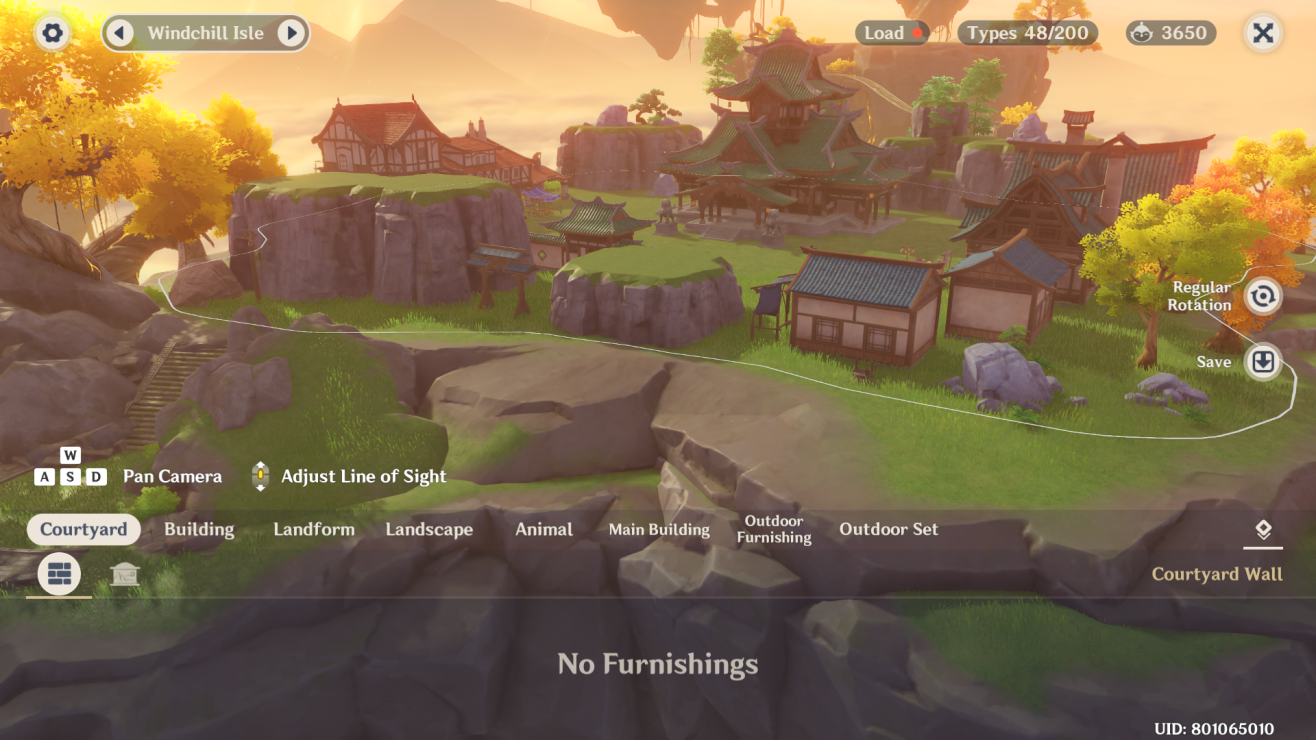Screen dimensions: 1316x740
Task: Select the Courtyard Wall category icon
Action: coord(57,574)
